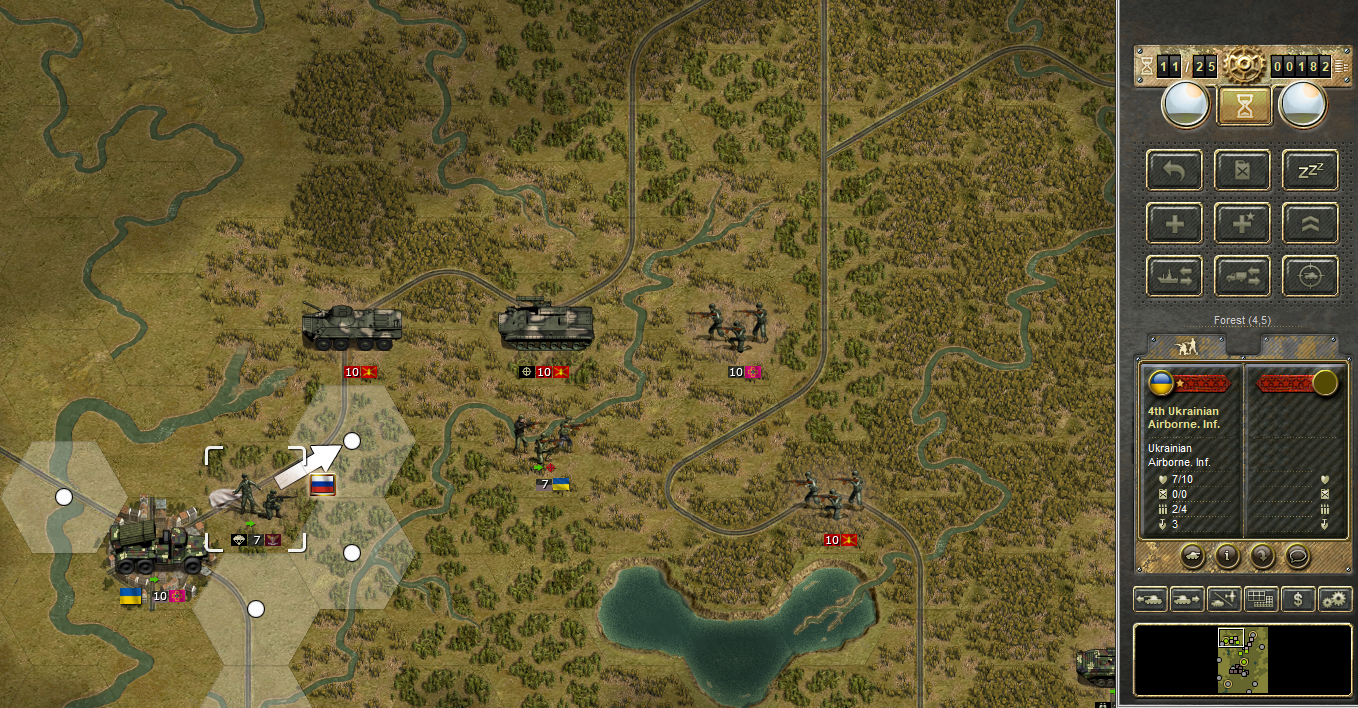1358x708 pixels.
Task: Undo the last move with the arrow button
Action: 1175,170
